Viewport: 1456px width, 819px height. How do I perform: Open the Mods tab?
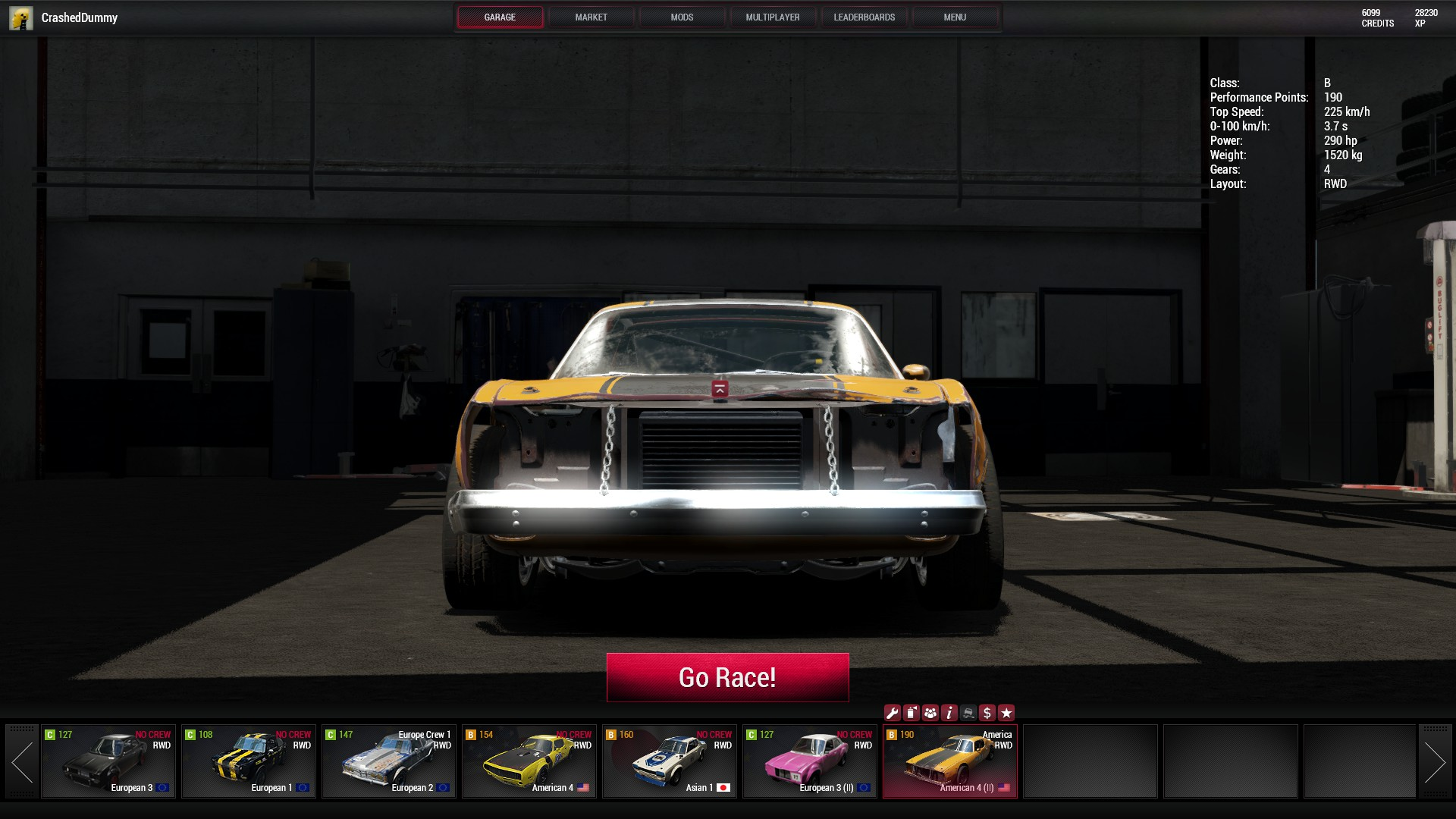[x=682, y=17]
